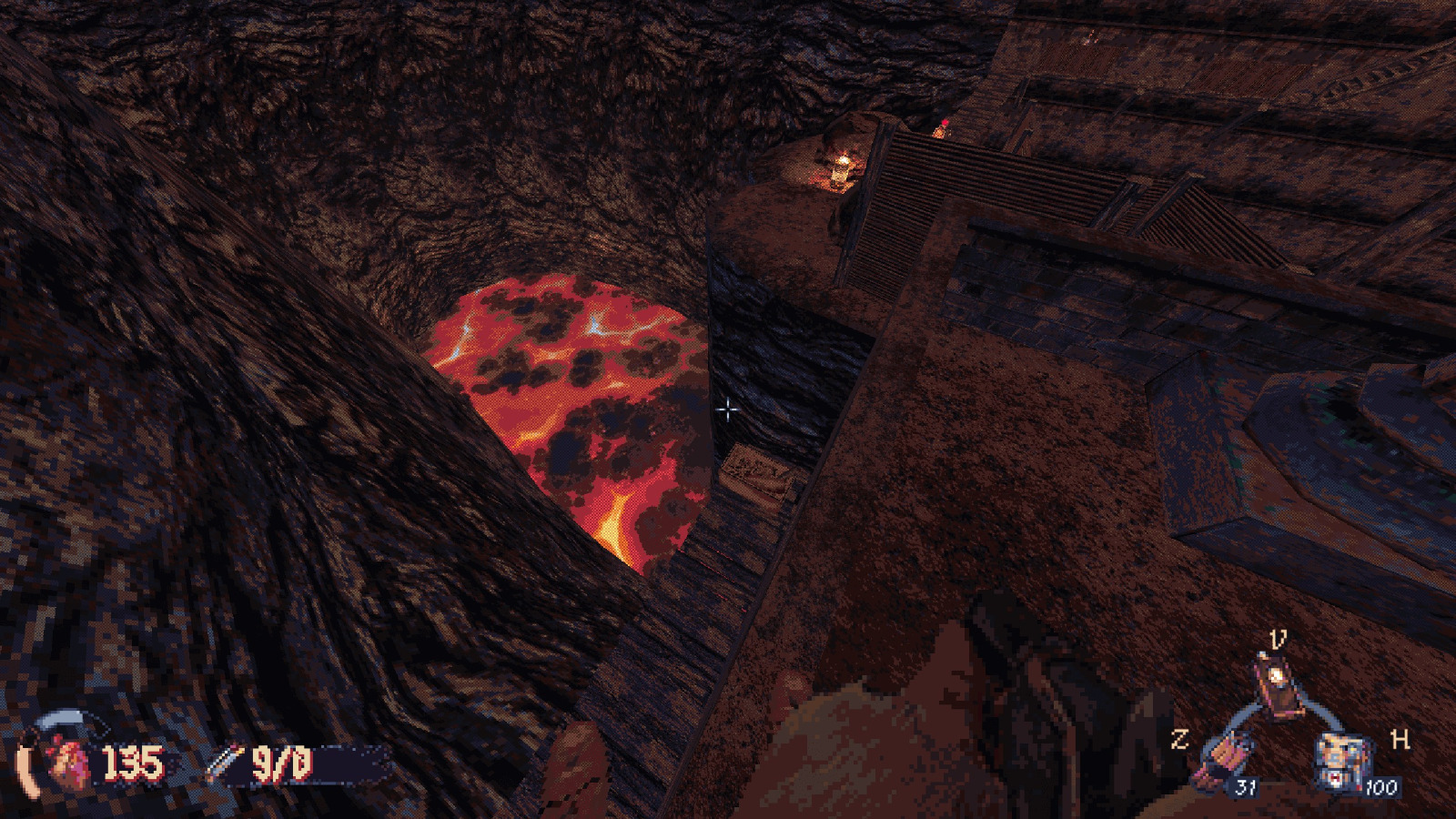Click the Z keybind label beside the dynamite
The width and height of the screenshot is (1456, 819).
1180,739
